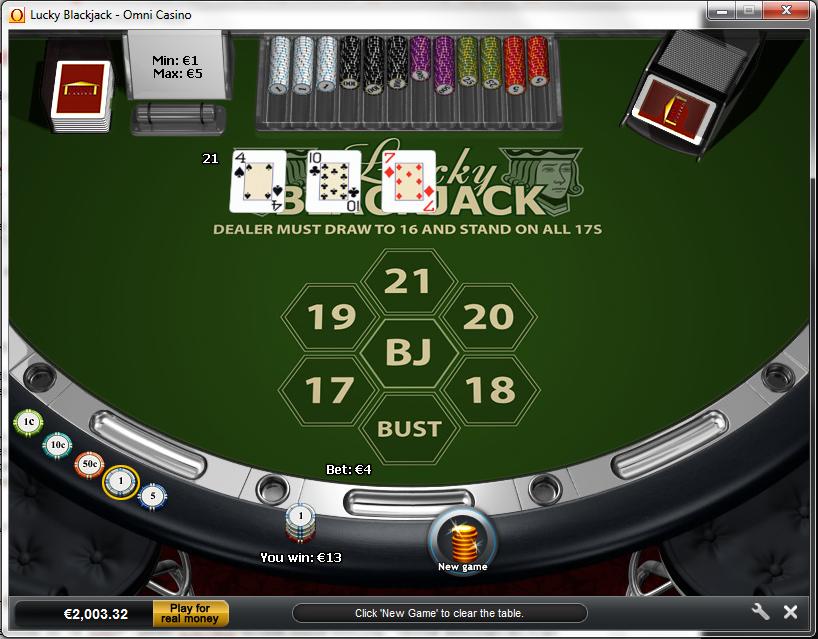
Task: Close the game with the bottom X
Action: [x=790, y=612]
